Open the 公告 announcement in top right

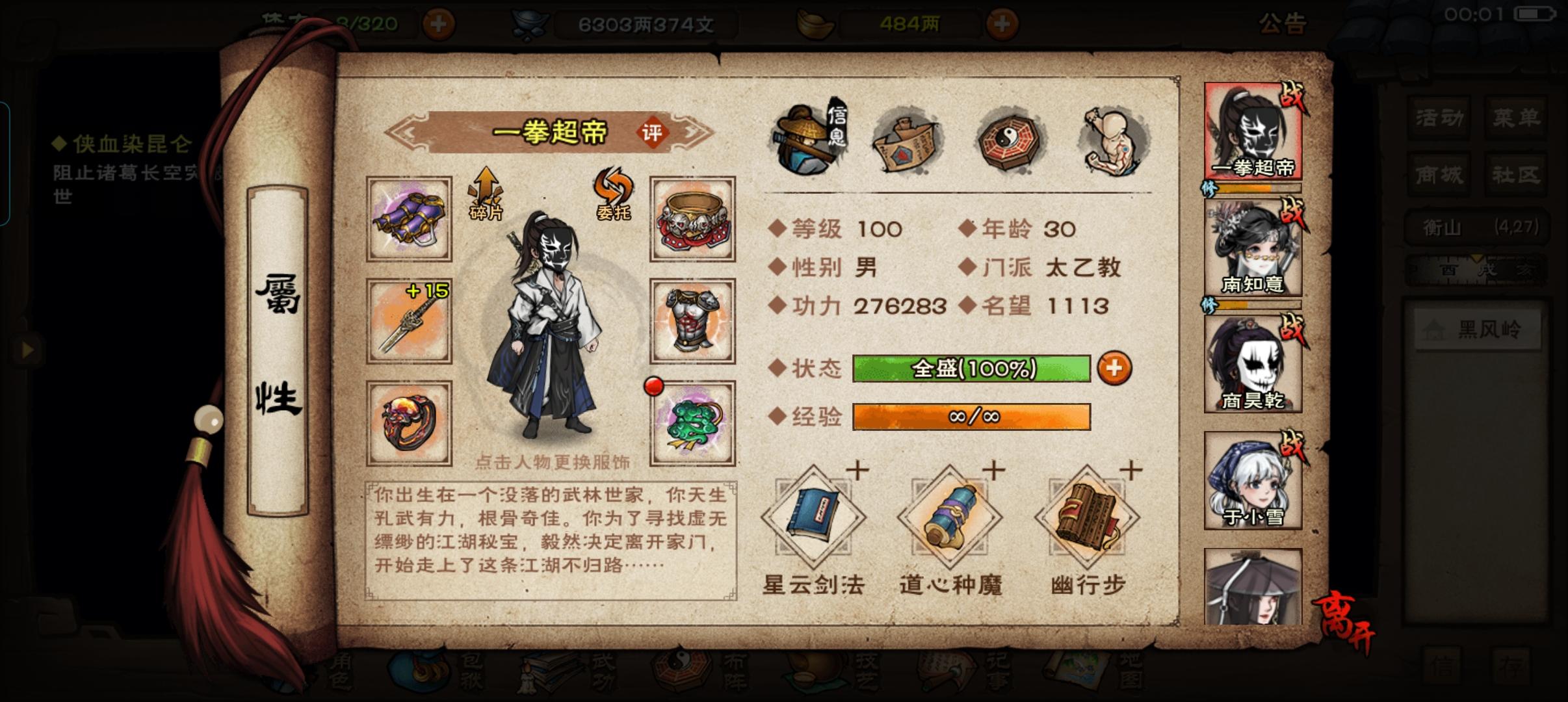tap(1283, 24)
